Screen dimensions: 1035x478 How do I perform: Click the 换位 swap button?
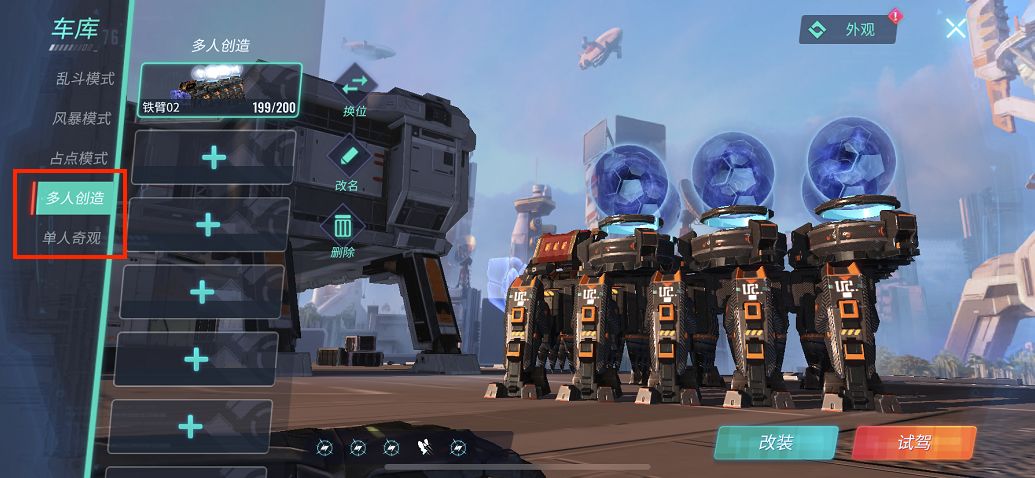pos(354,90)
